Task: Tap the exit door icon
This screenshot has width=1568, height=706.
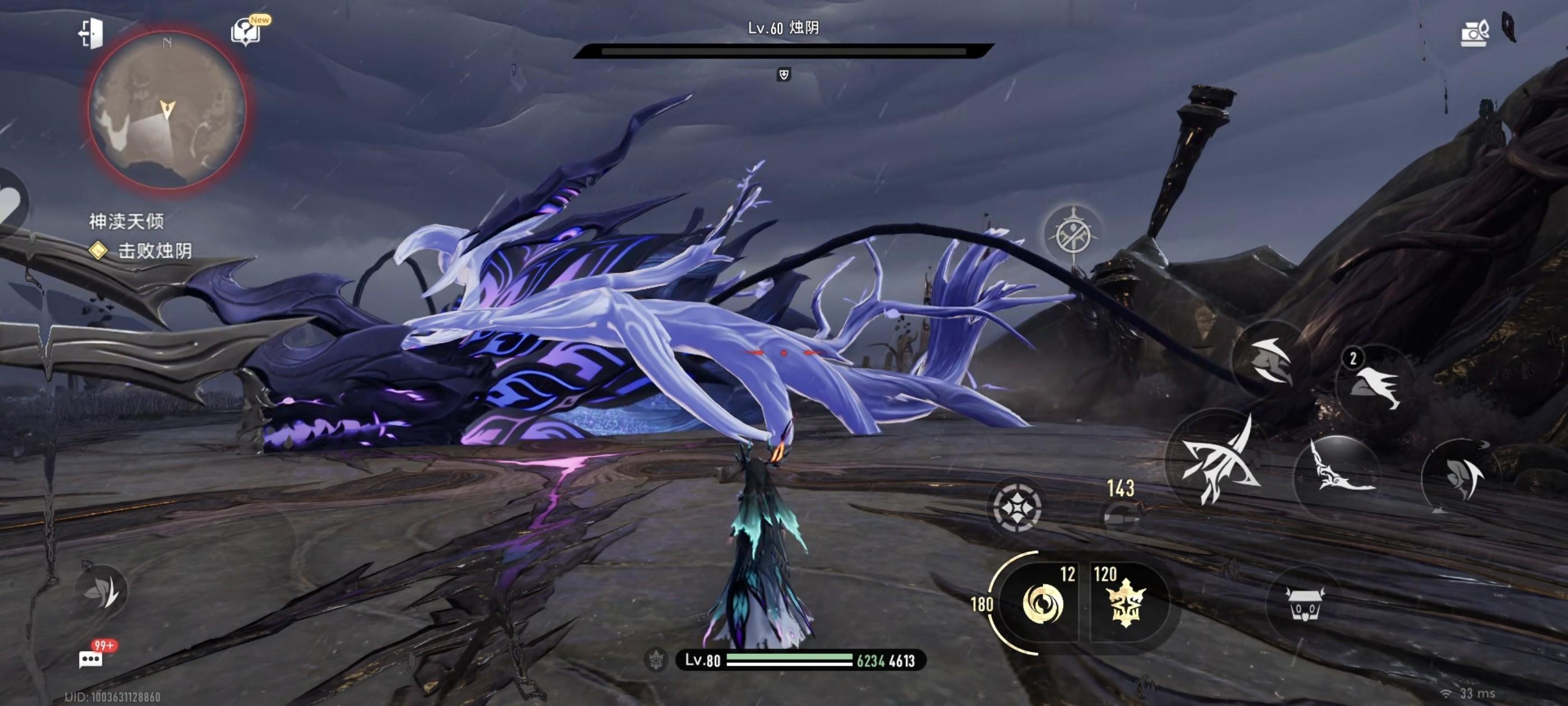Action: point(91,33)
